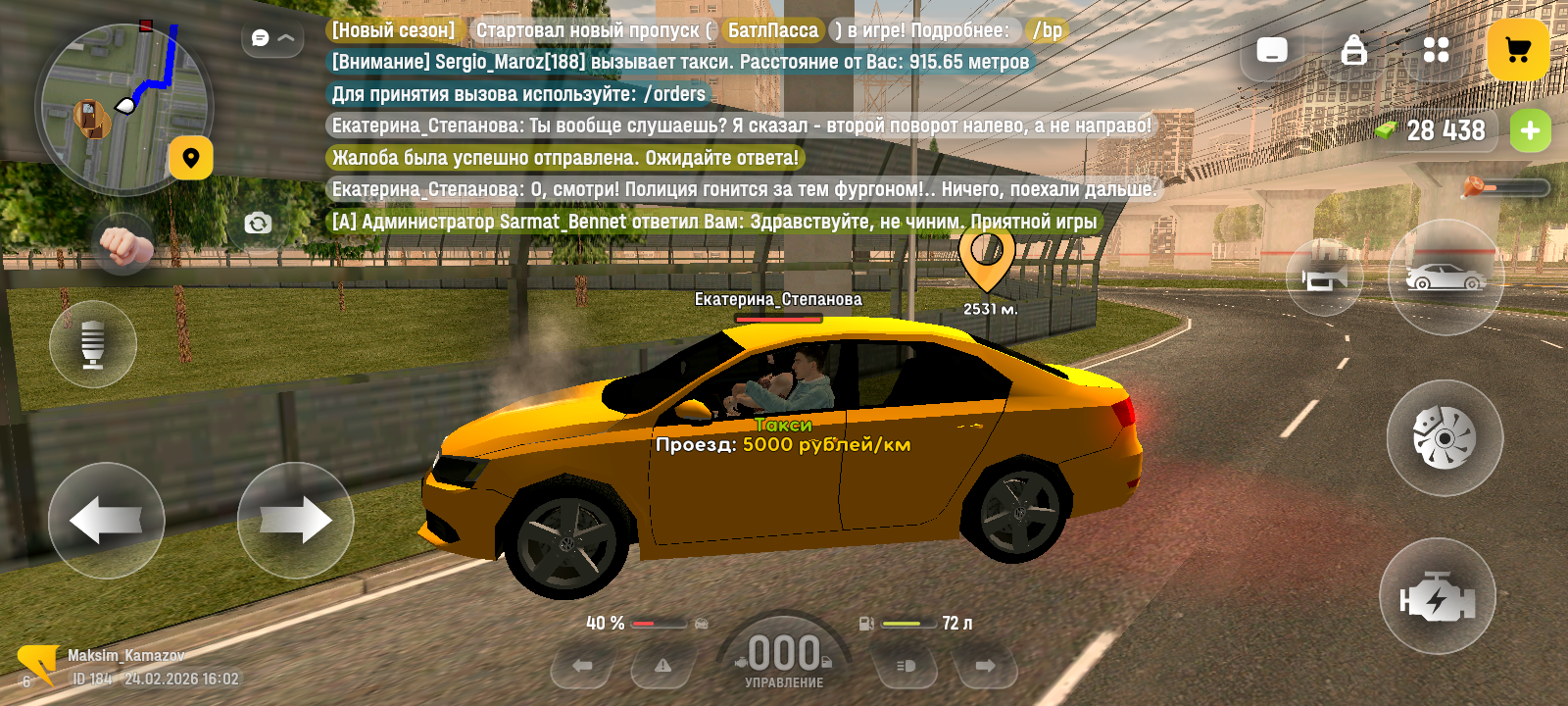1568x706 pixels.
Task: Turn on the right turn signal
Action: (x=985, y=667)
